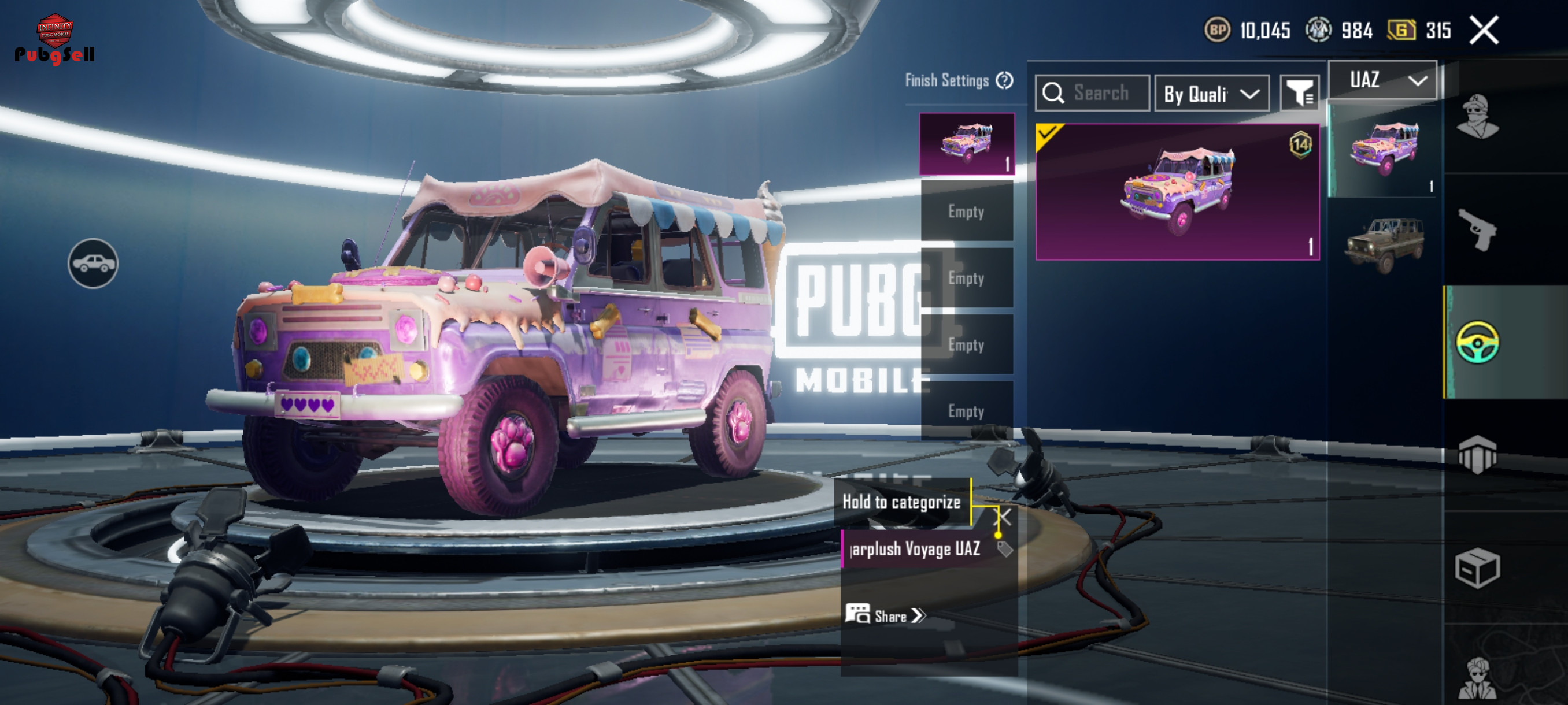Open the By Quality sort dropdown
The width and height of the screenshot is (1568, 705).
[1211, 94]
